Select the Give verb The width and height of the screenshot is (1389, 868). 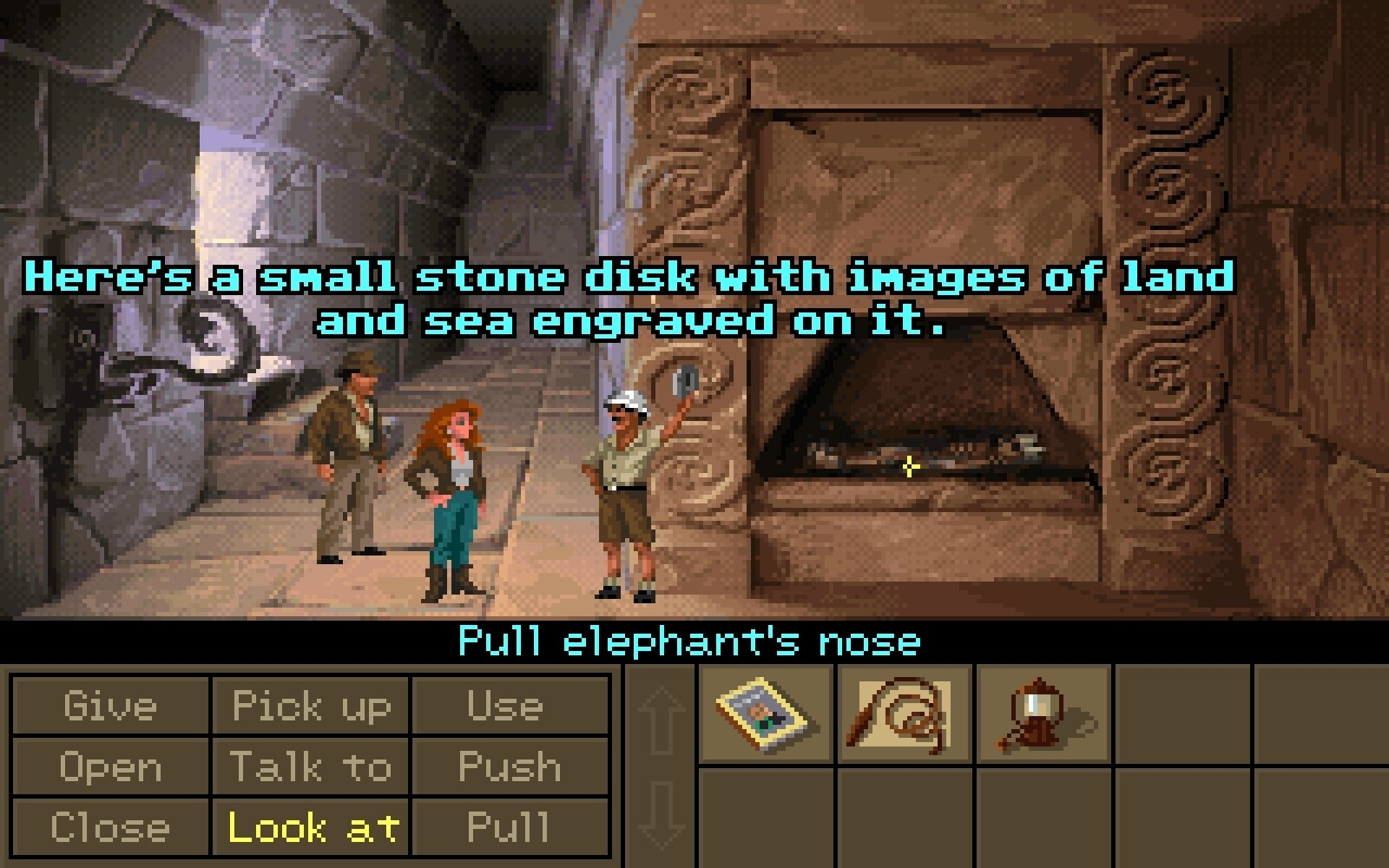pos(109,706)
